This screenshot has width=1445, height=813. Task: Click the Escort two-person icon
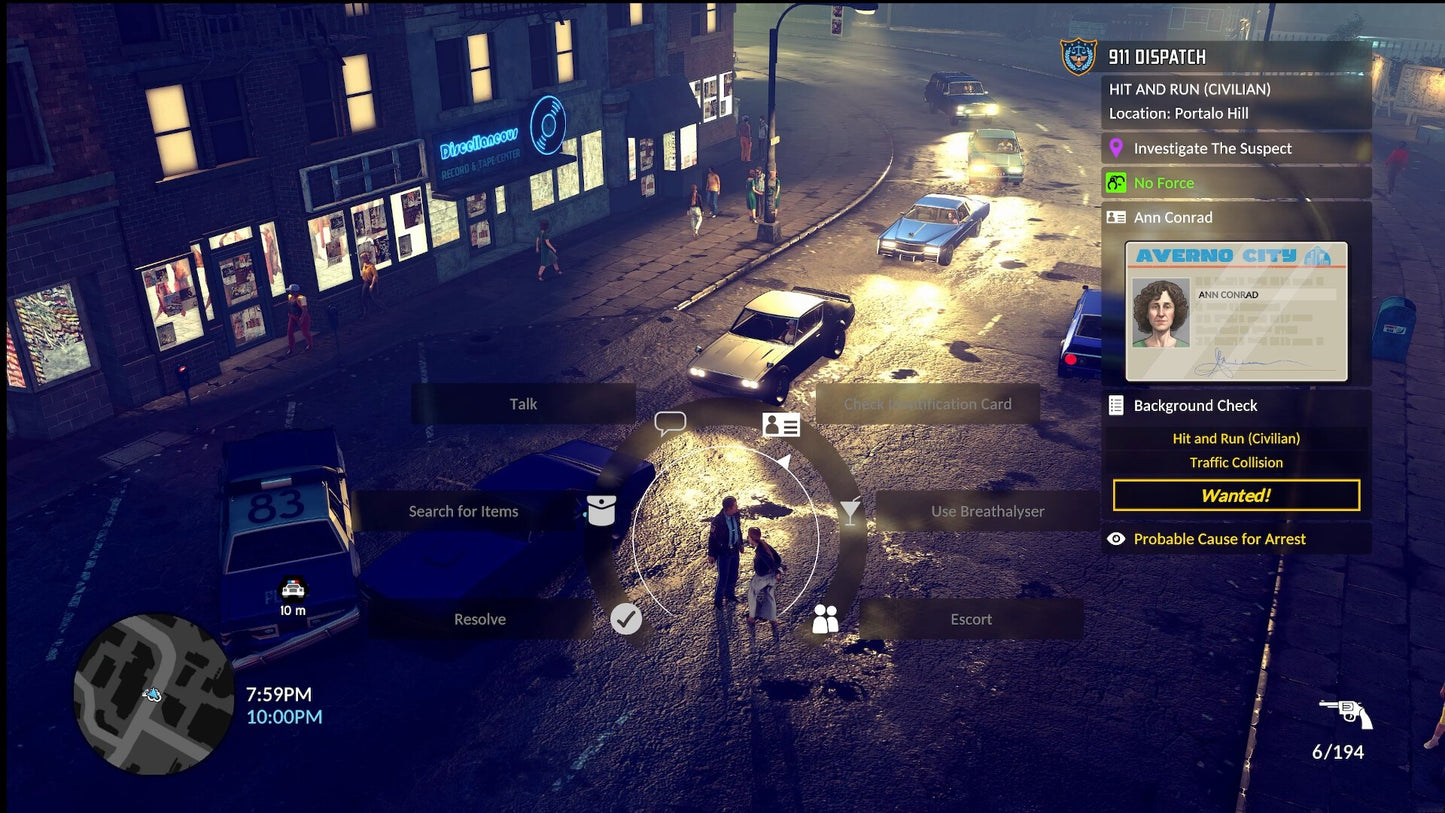coord(825,619)
